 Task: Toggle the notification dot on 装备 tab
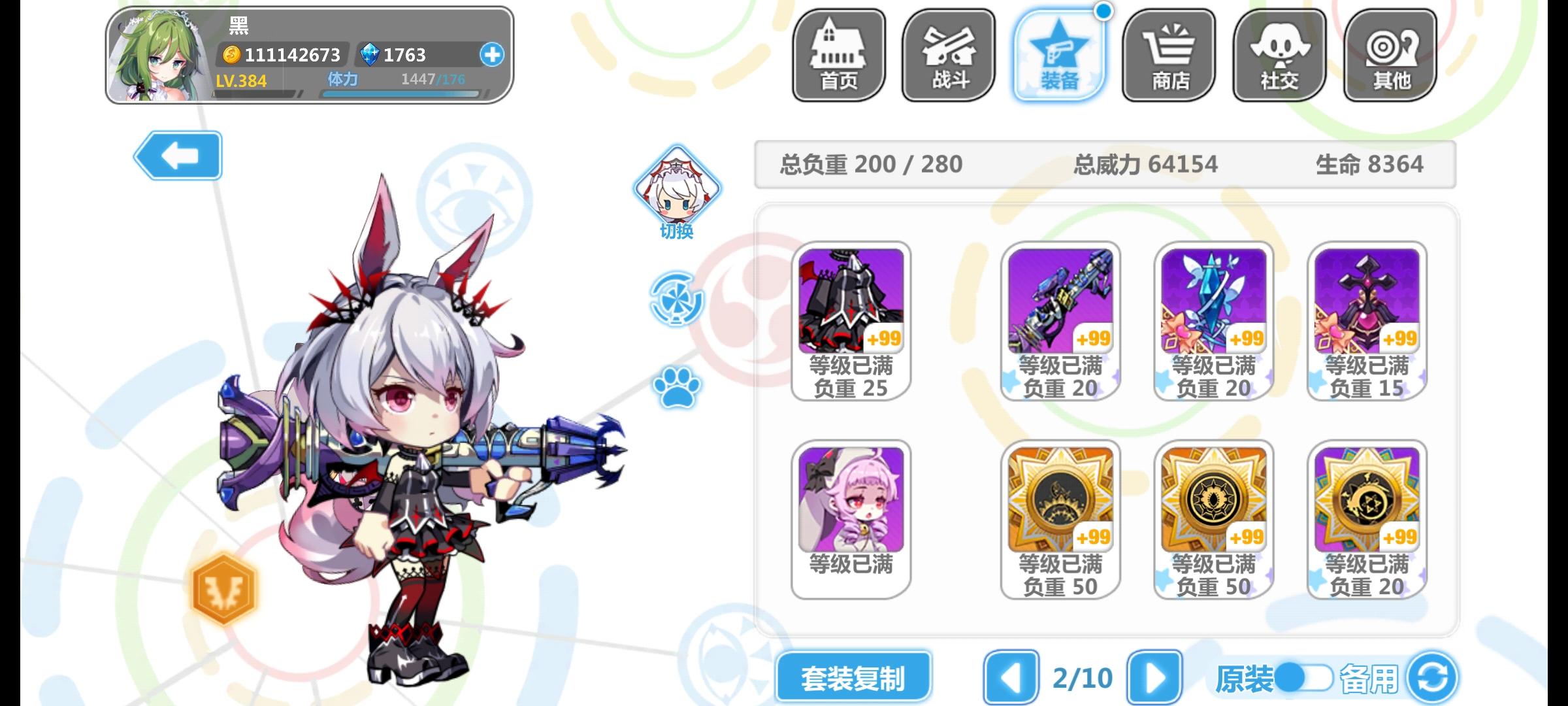(x=1103, y=12)
